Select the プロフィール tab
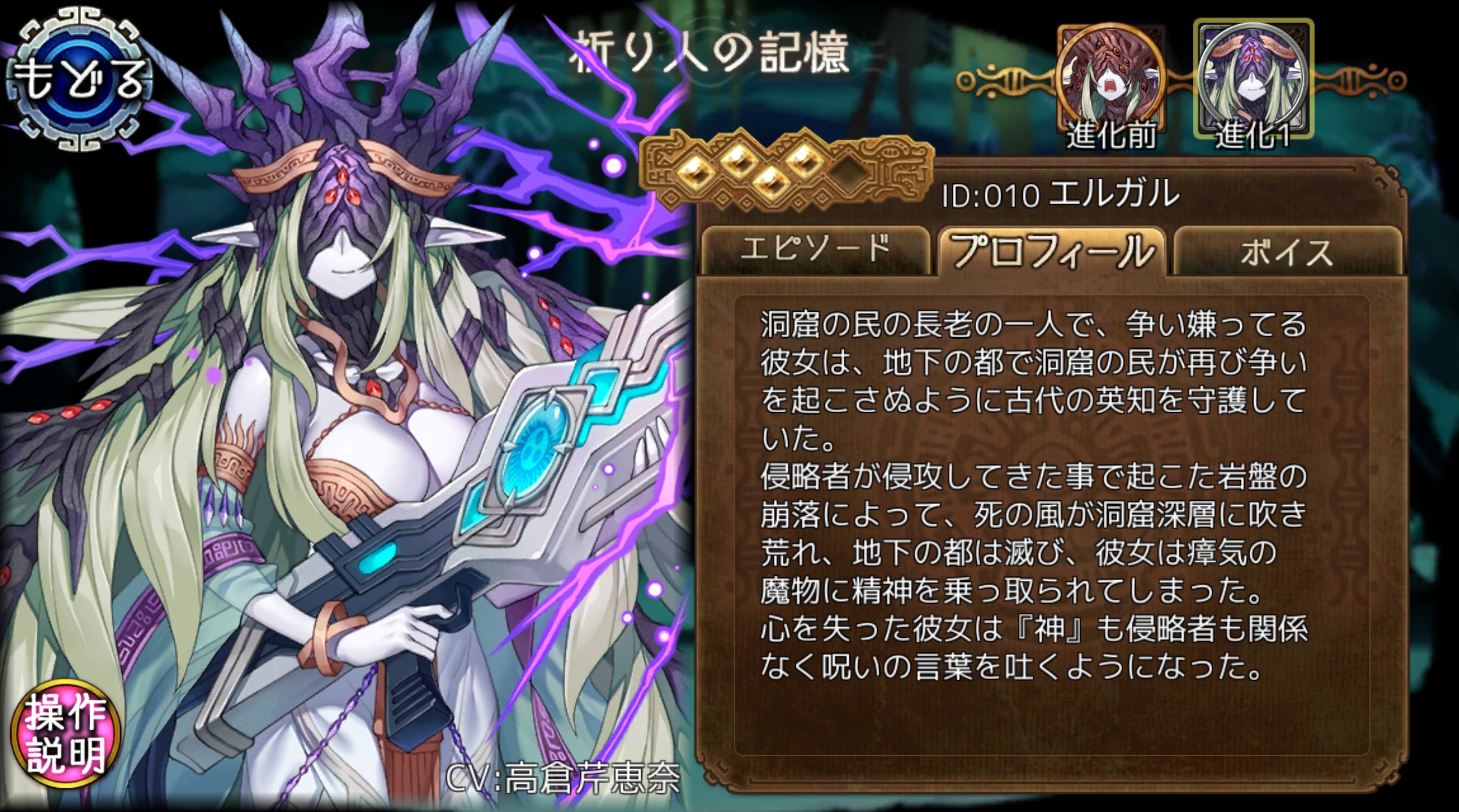 (1052, 251)
